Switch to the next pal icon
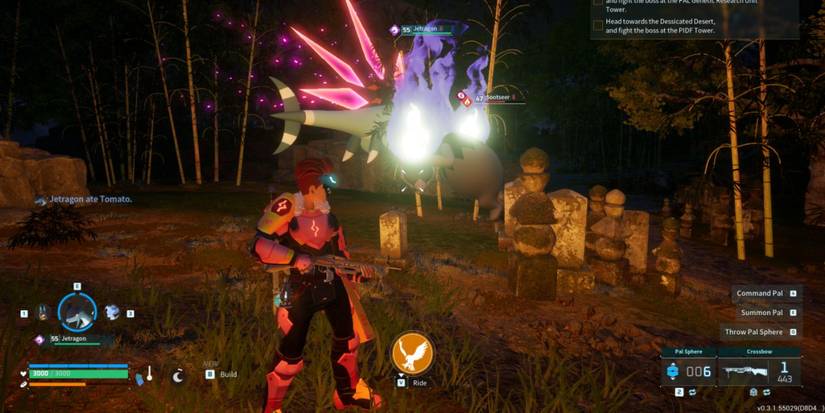825x413 pixels. 113,312
